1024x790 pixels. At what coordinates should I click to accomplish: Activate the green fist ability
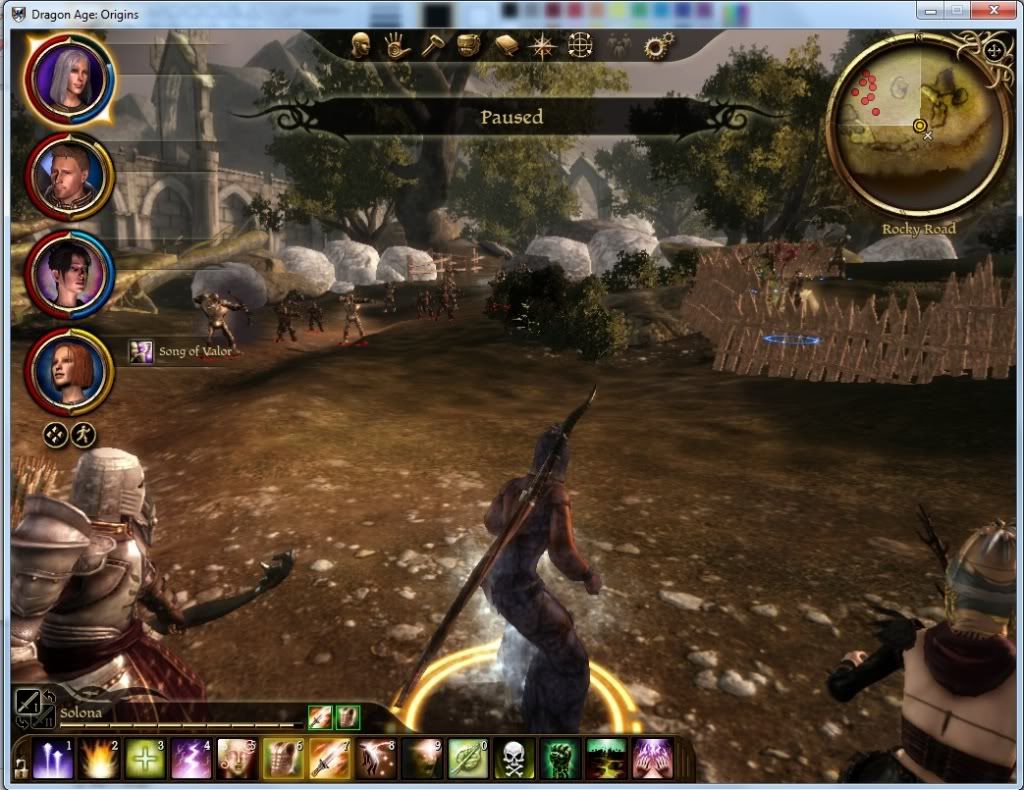click(x=559, y=760)
